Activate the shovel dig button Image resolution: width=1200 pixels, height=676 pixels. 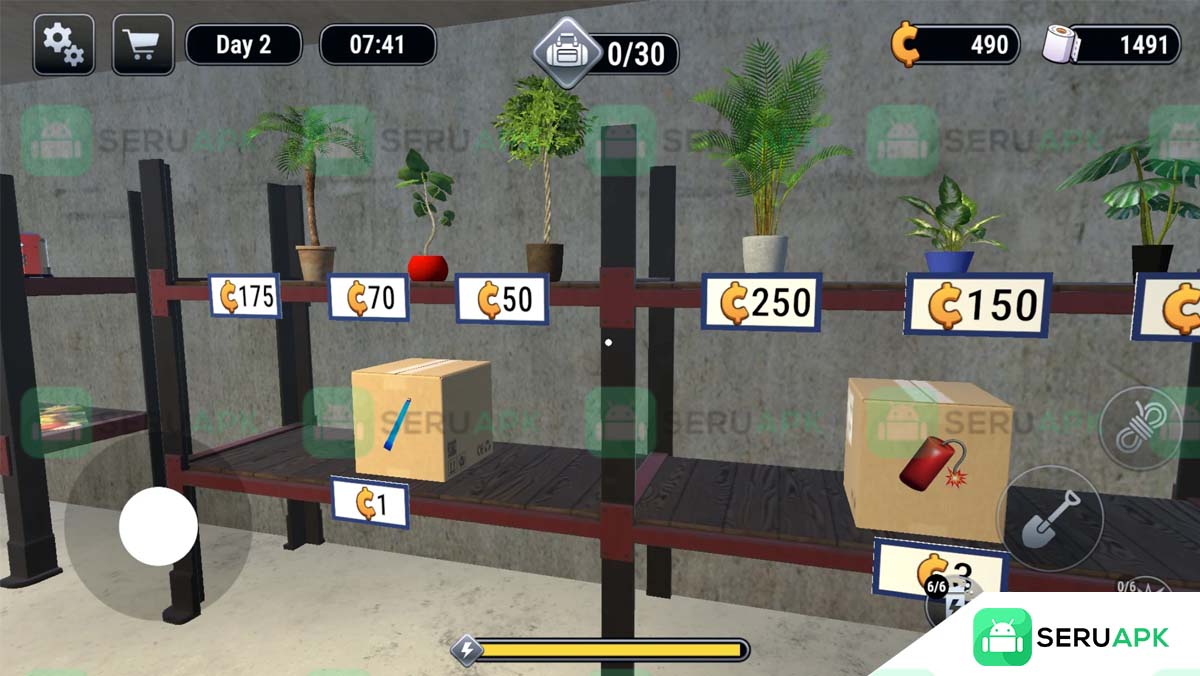(1049, 517)
